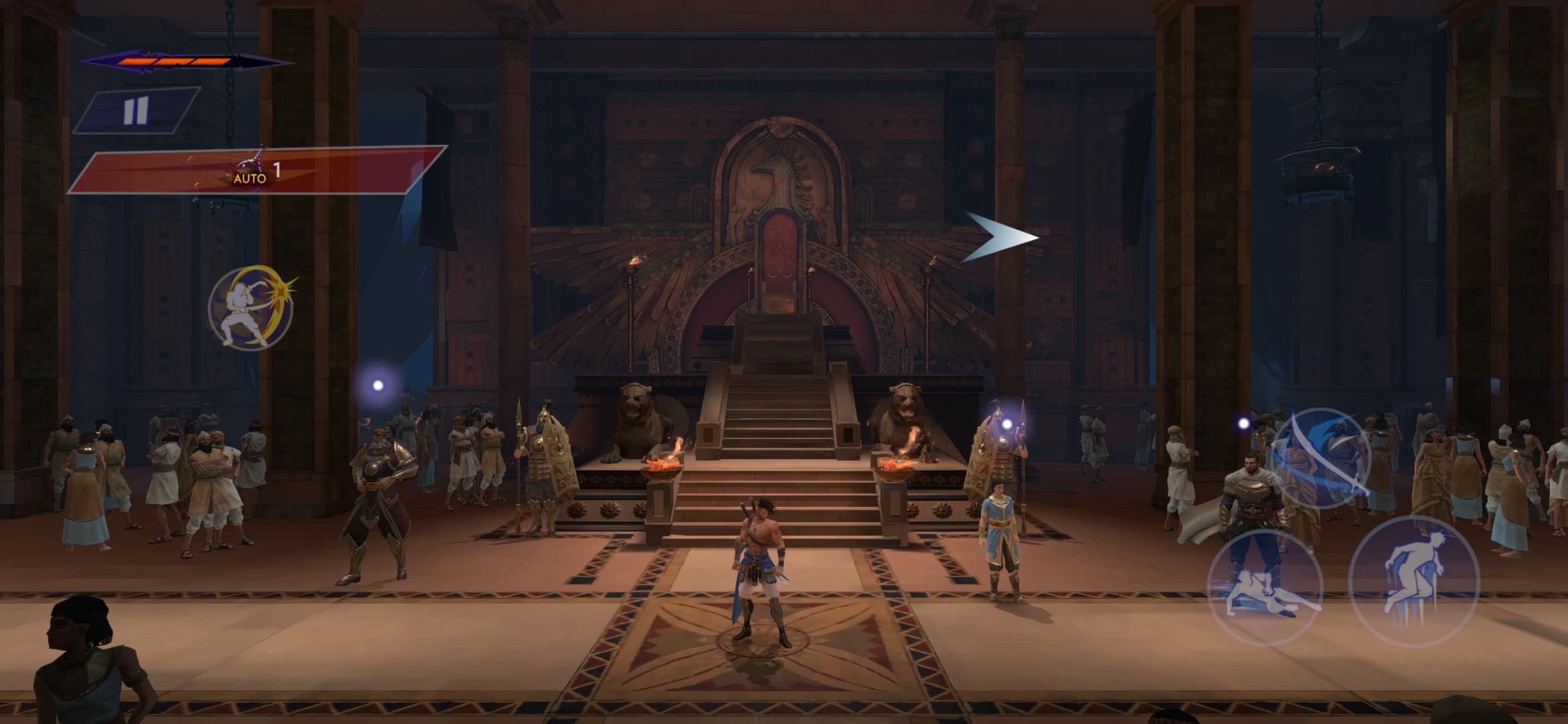Attack with the curved sword button

[x=1321, y=457]
